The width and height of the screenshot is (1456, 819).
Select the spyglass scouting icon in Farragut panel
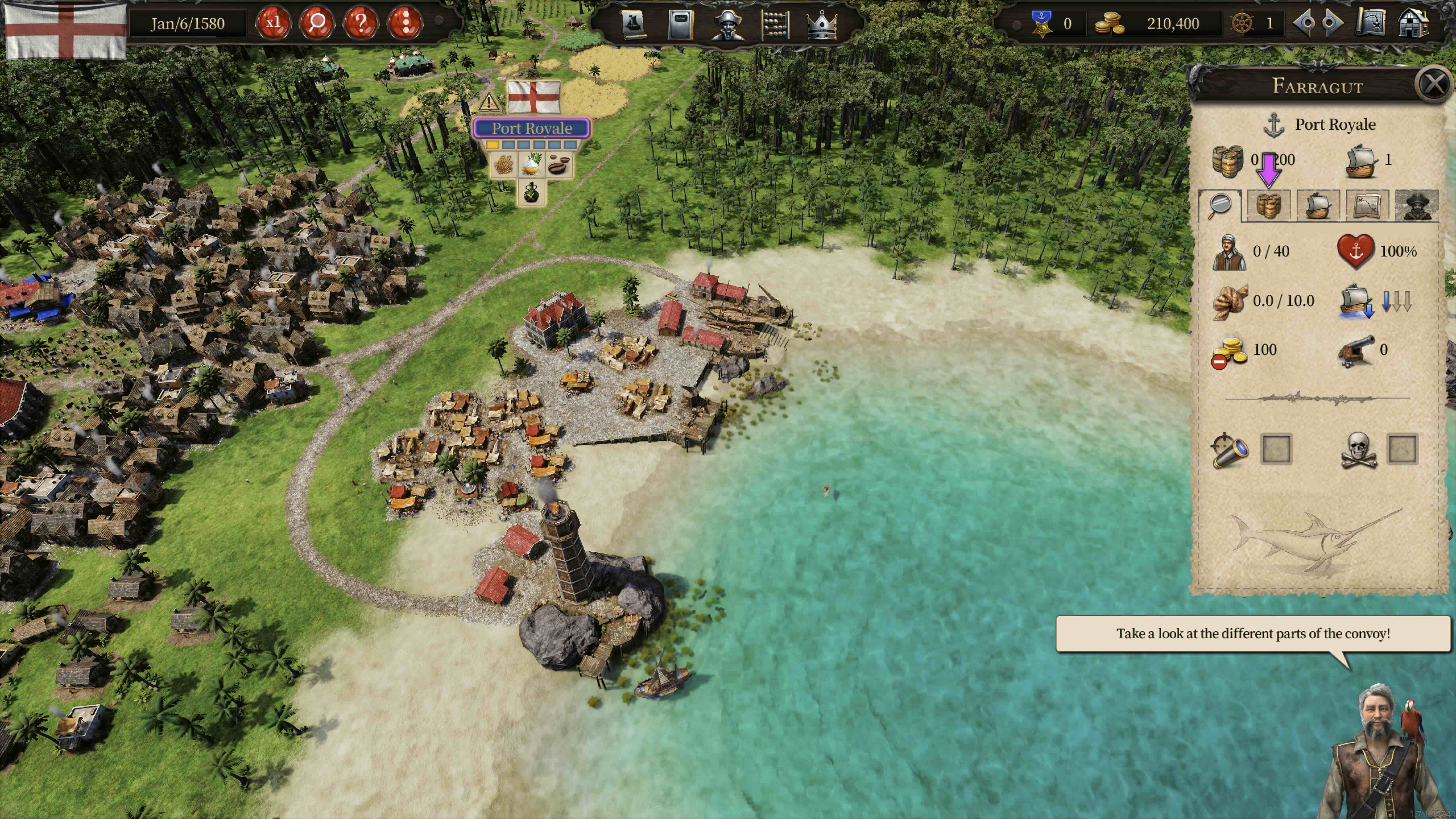pos(1230,449)
